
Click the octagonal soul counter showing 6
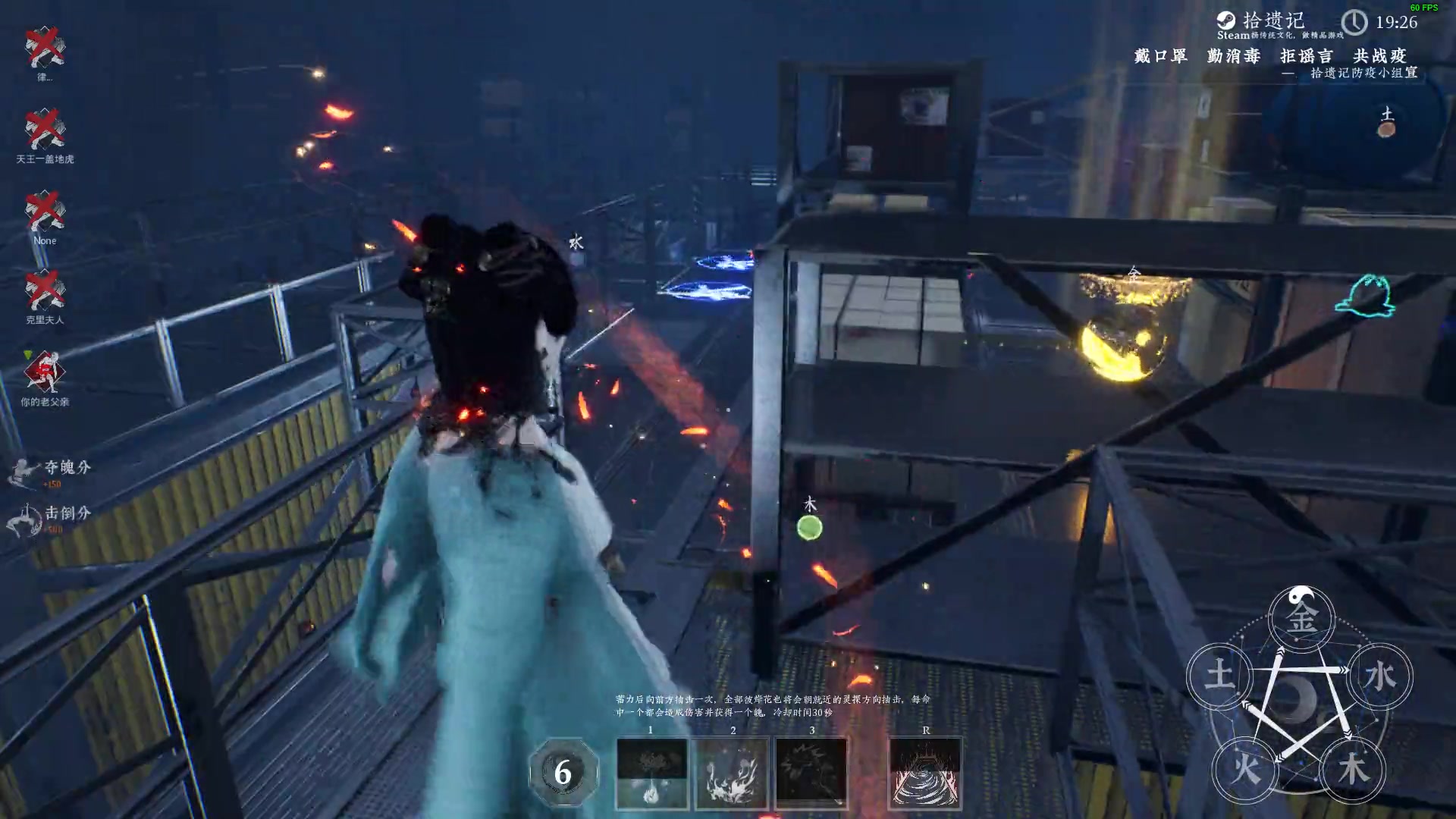click(563, 773)
